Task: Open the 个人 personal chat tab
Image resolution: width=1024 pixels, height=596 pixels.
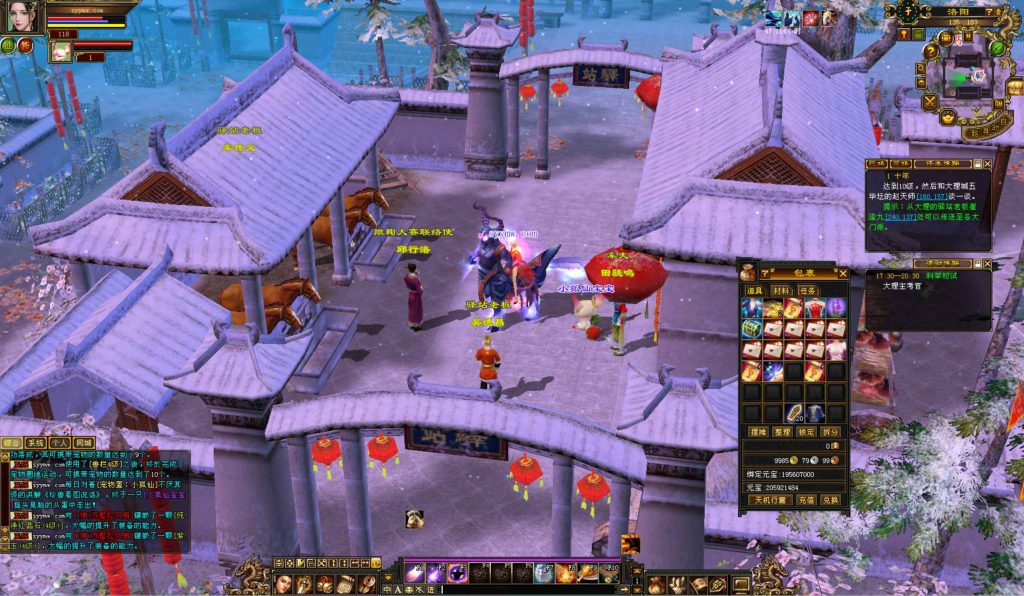Action: tap(59, 442)
